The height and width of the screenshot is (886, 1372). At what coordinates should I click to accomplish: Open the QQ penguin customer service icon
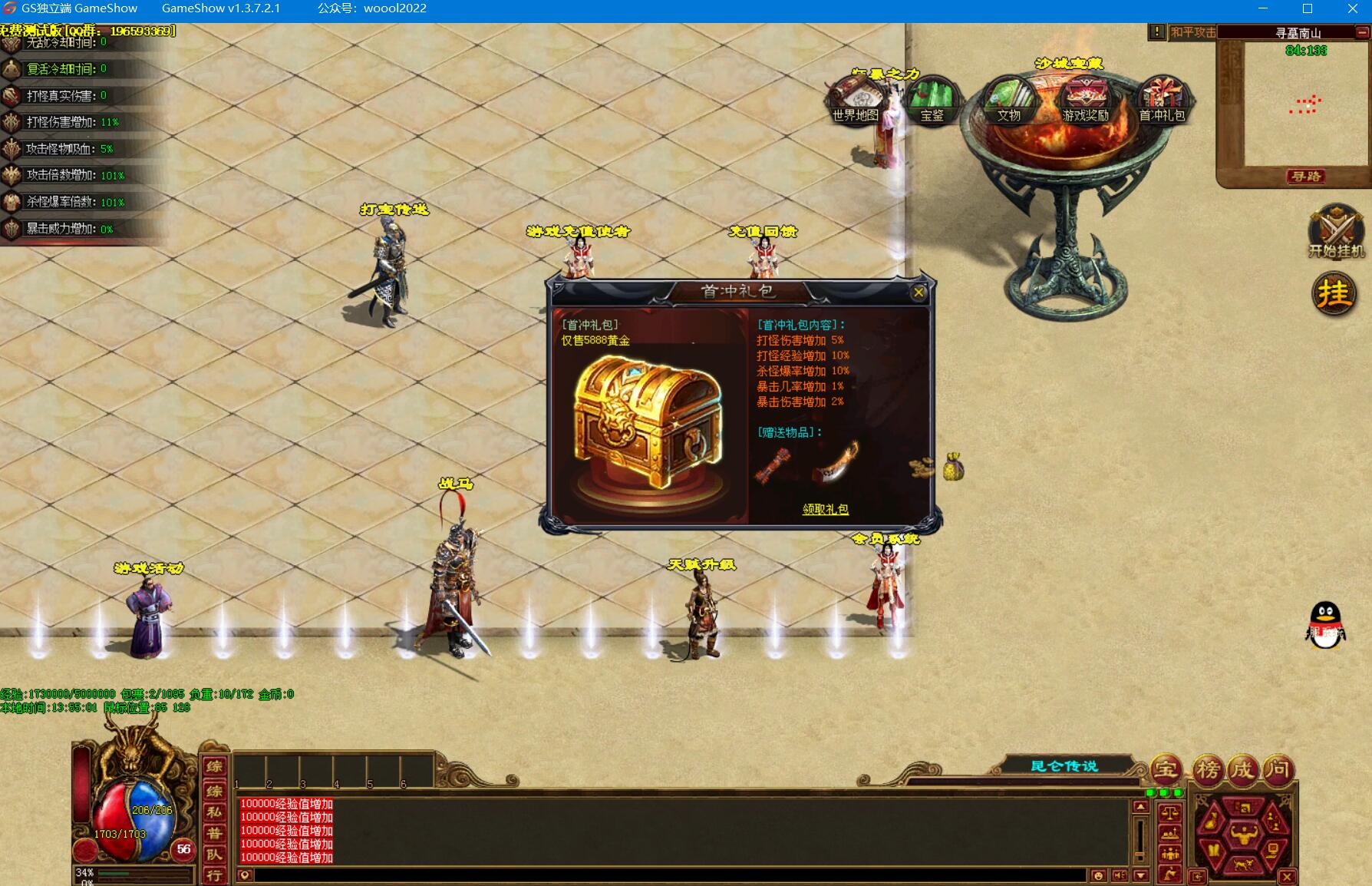pyautogui.click(x=1325, y=624)
